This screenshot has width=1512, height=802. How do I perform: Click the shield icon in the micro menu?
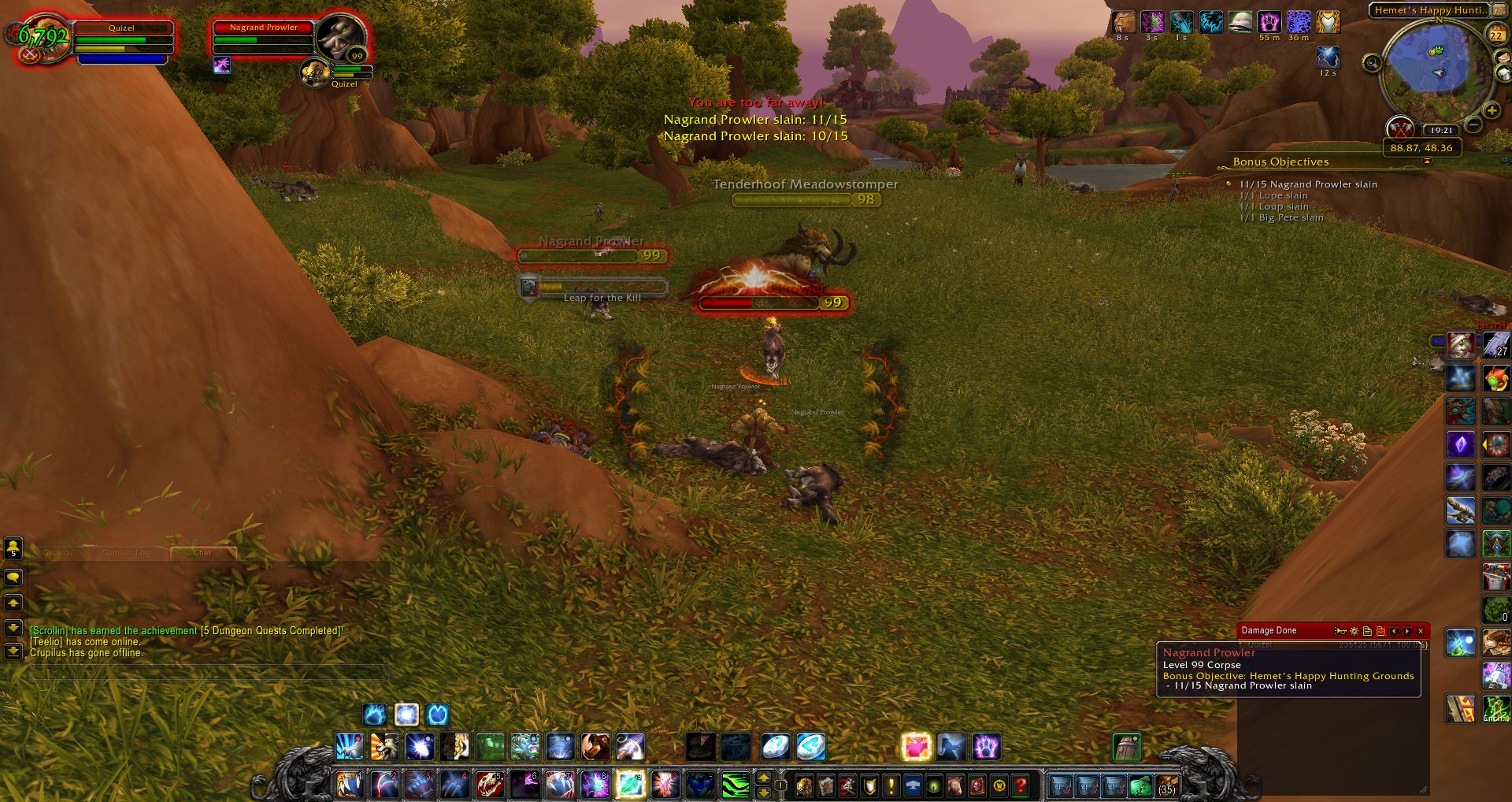click(869, 785)
